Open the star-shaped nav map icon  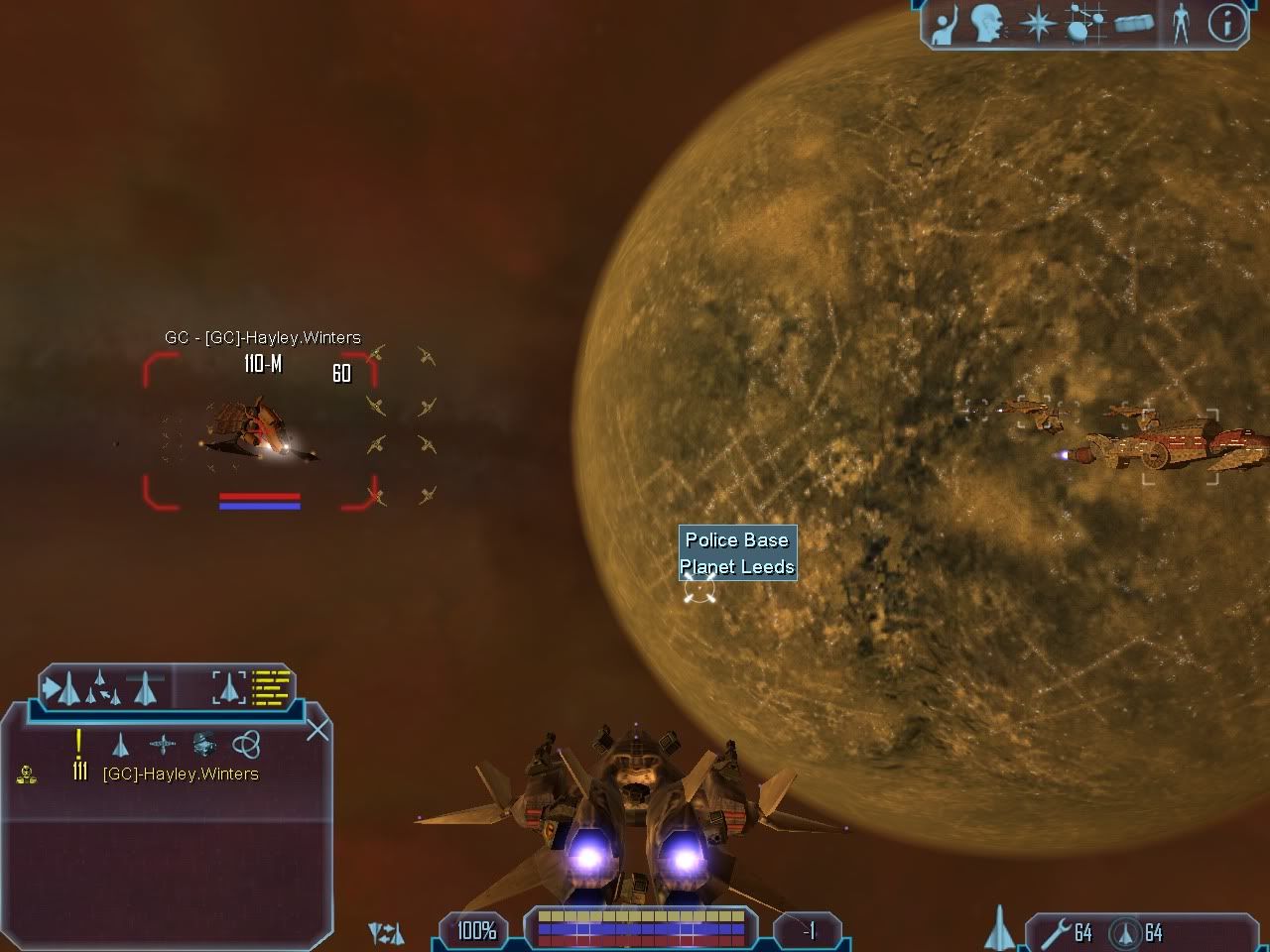tap(1037, 24)
